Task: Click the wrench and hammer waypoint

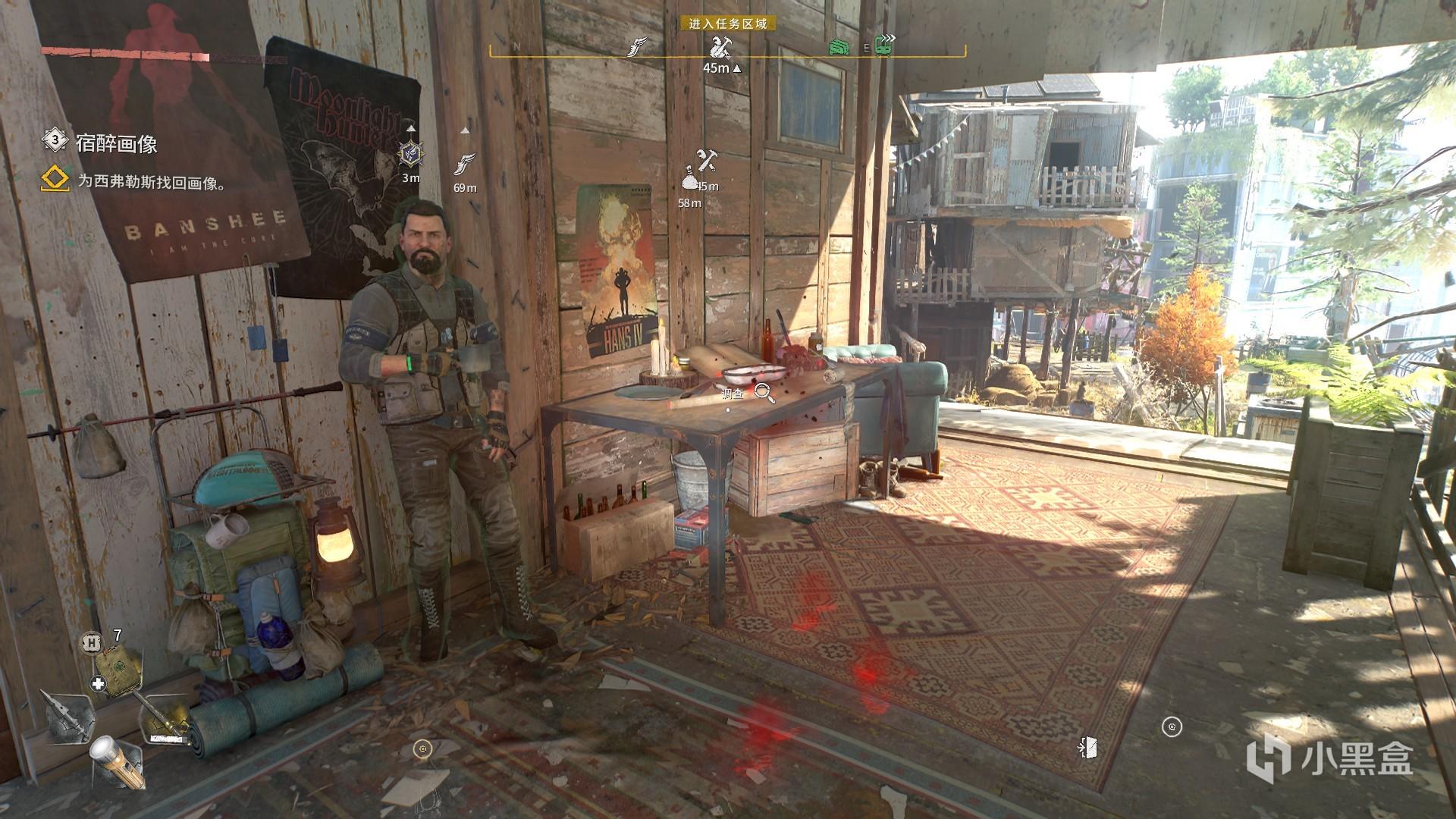Action: pyautogui.click(x=708, y=161)
